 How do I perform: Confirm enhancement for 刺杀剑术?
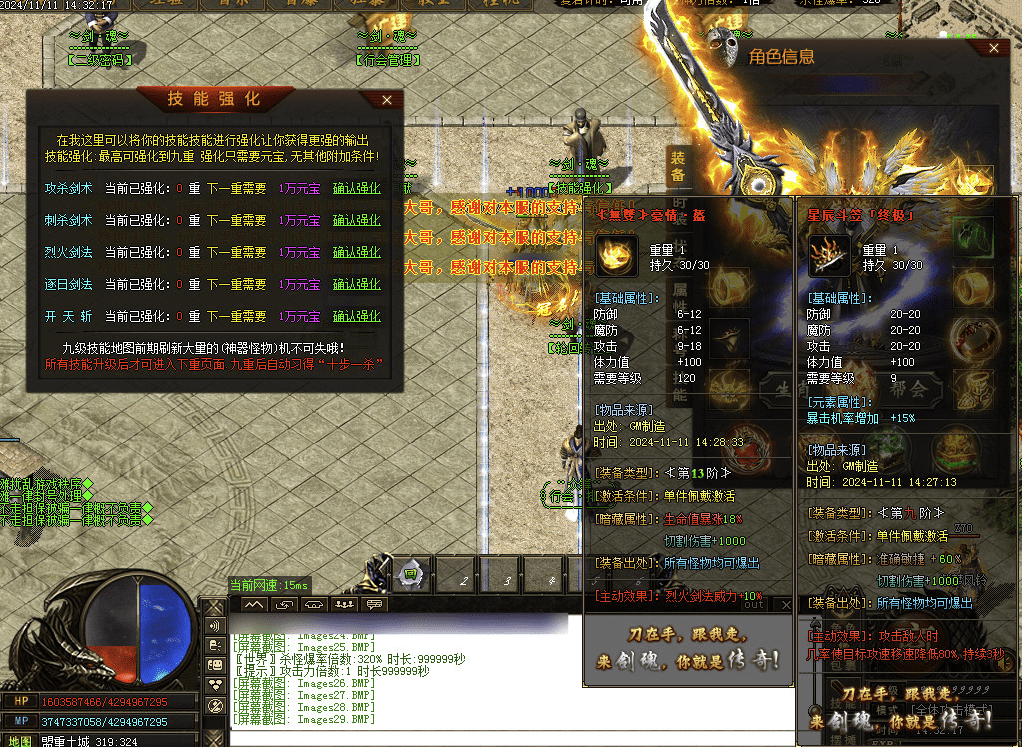click(356, 220)
